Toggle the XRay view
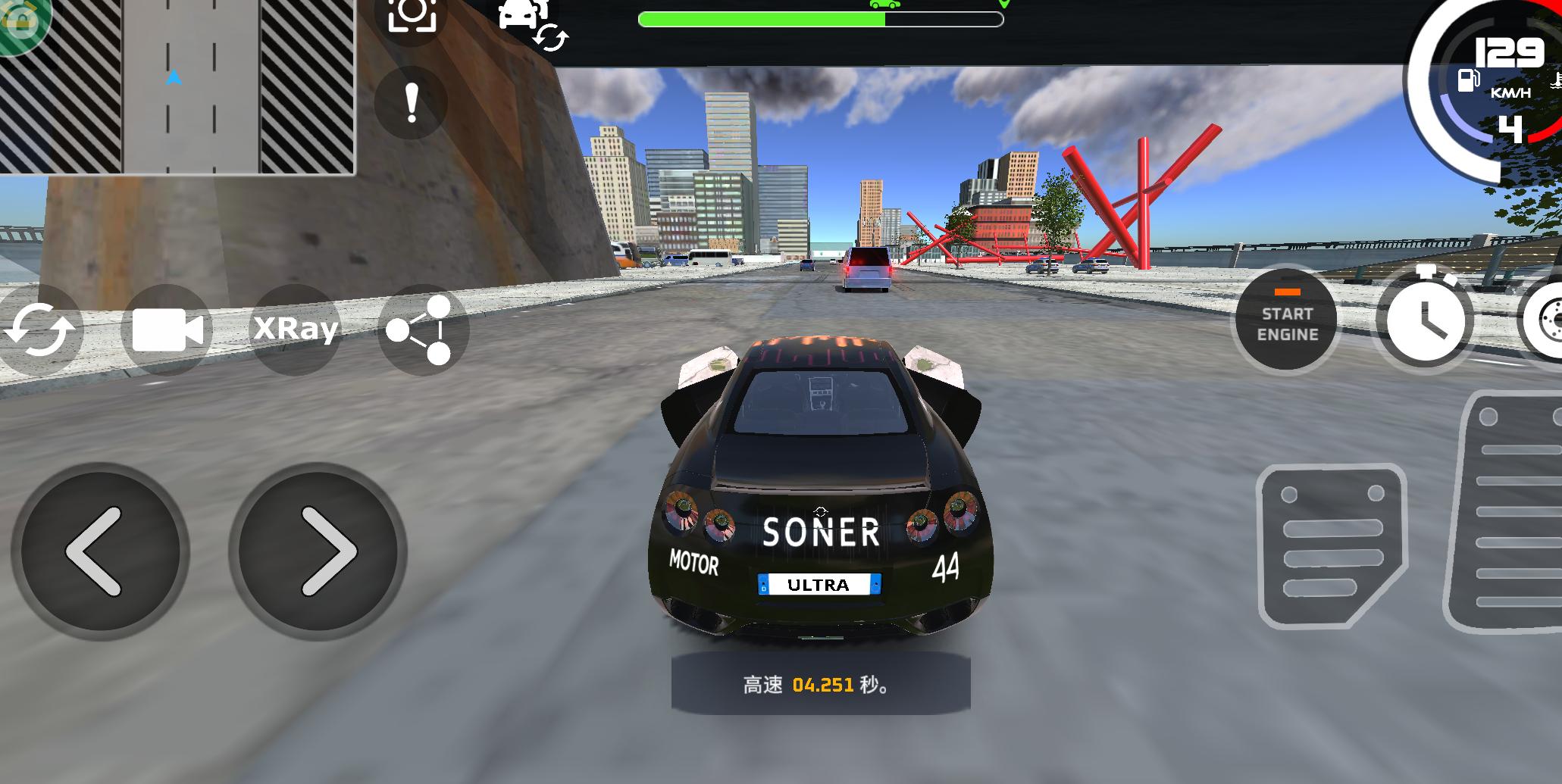Image resolution: width=1562 pixels, height=784 pixels. [296, 329]
